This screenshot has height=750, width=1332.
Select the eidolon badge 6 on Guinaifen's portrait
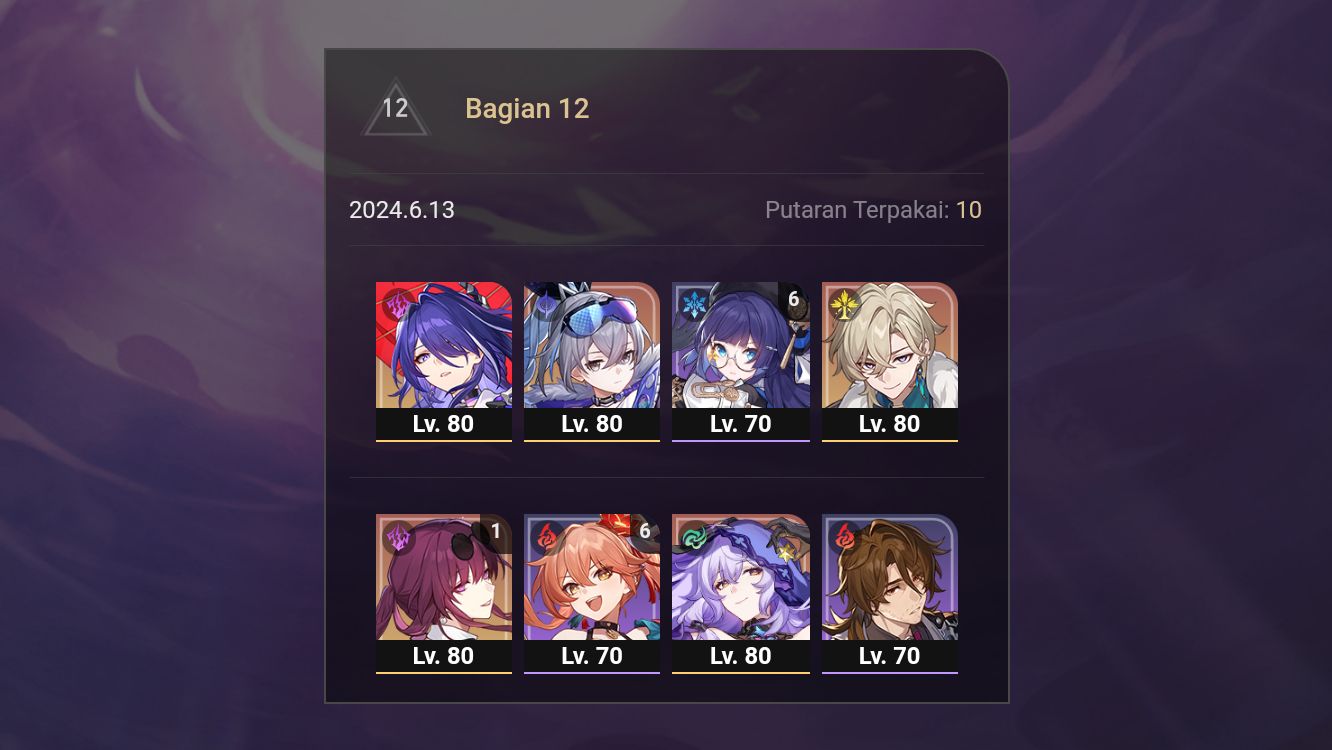[645, 531]
